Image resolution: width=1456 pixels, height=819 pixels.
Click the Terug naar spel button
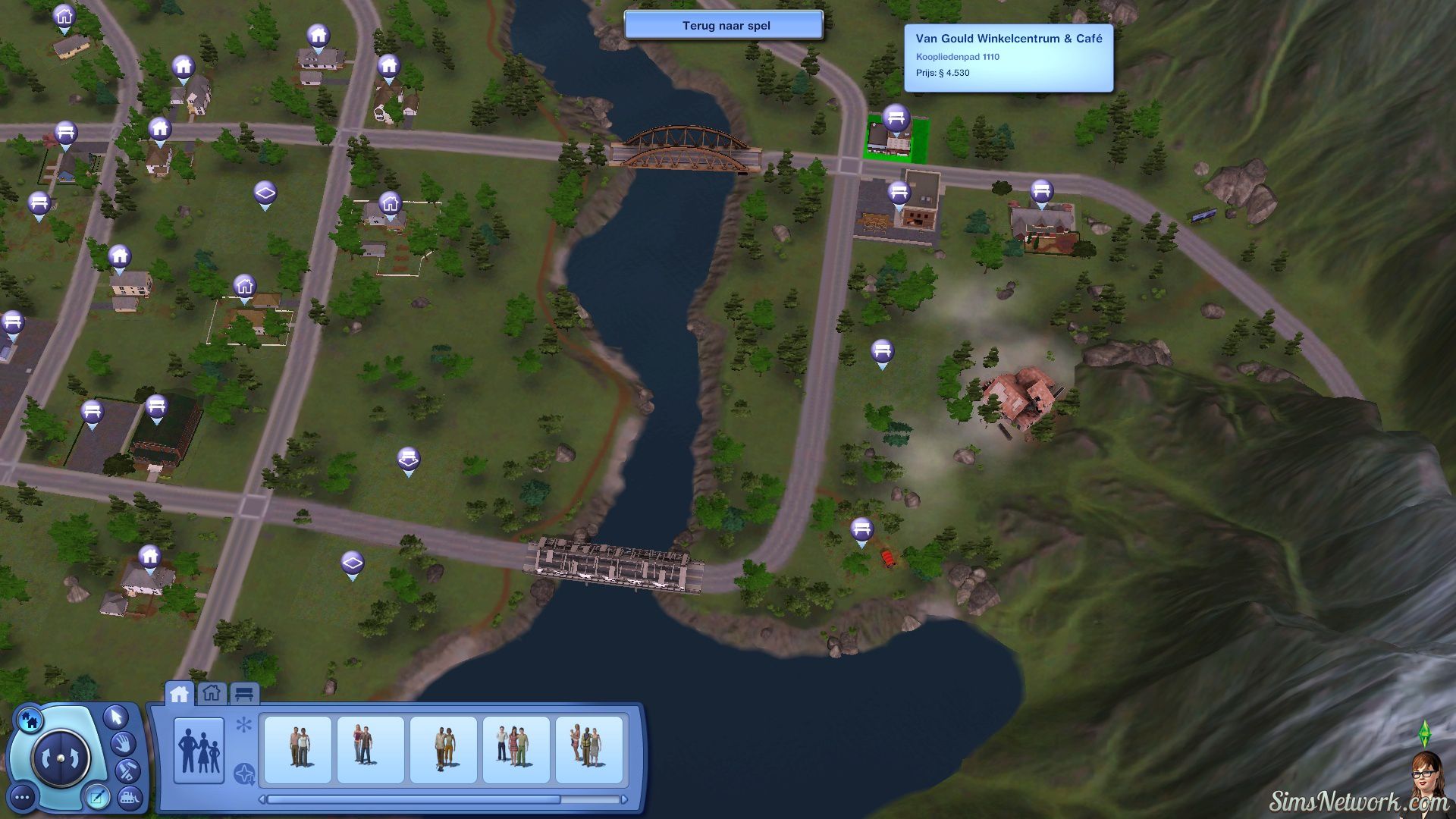[x=723, y=25]
